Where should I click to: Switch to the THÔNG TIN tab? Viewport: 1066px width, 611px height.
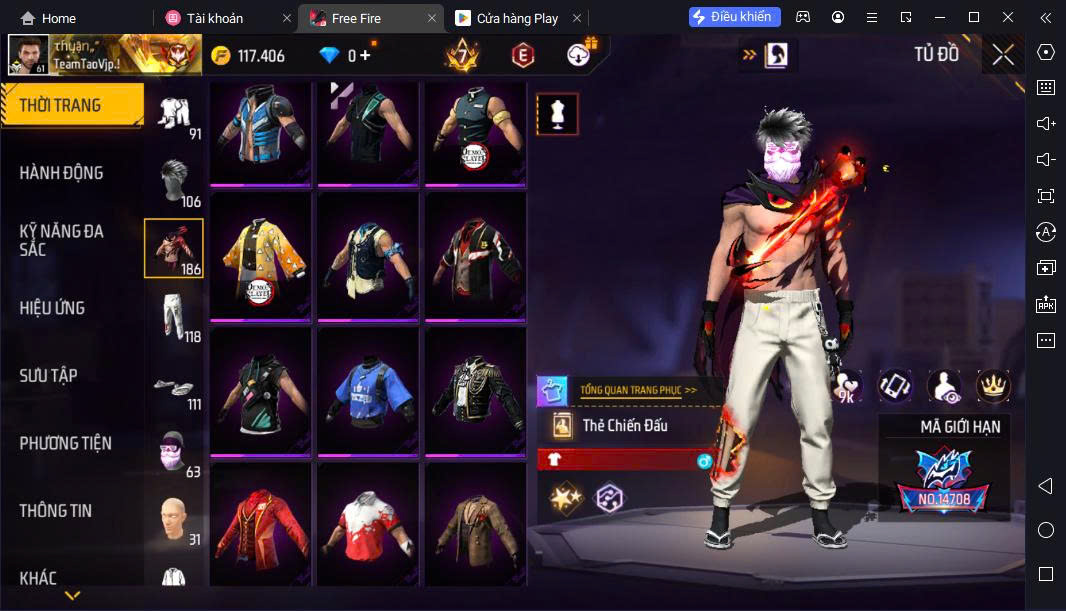pyautogui.click(x=56, y=511)
